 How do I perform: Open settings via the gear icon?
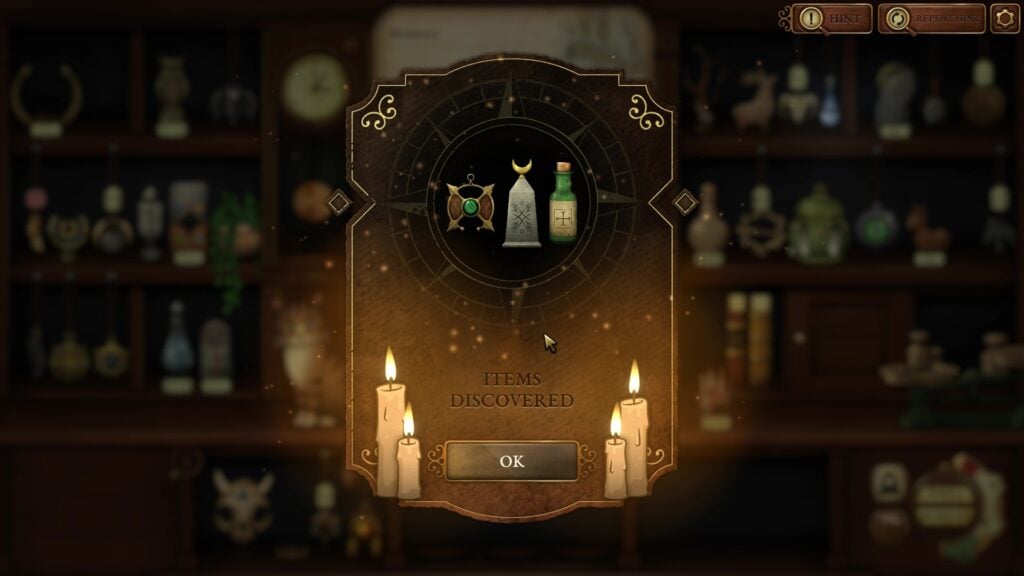coord(1004,18)
